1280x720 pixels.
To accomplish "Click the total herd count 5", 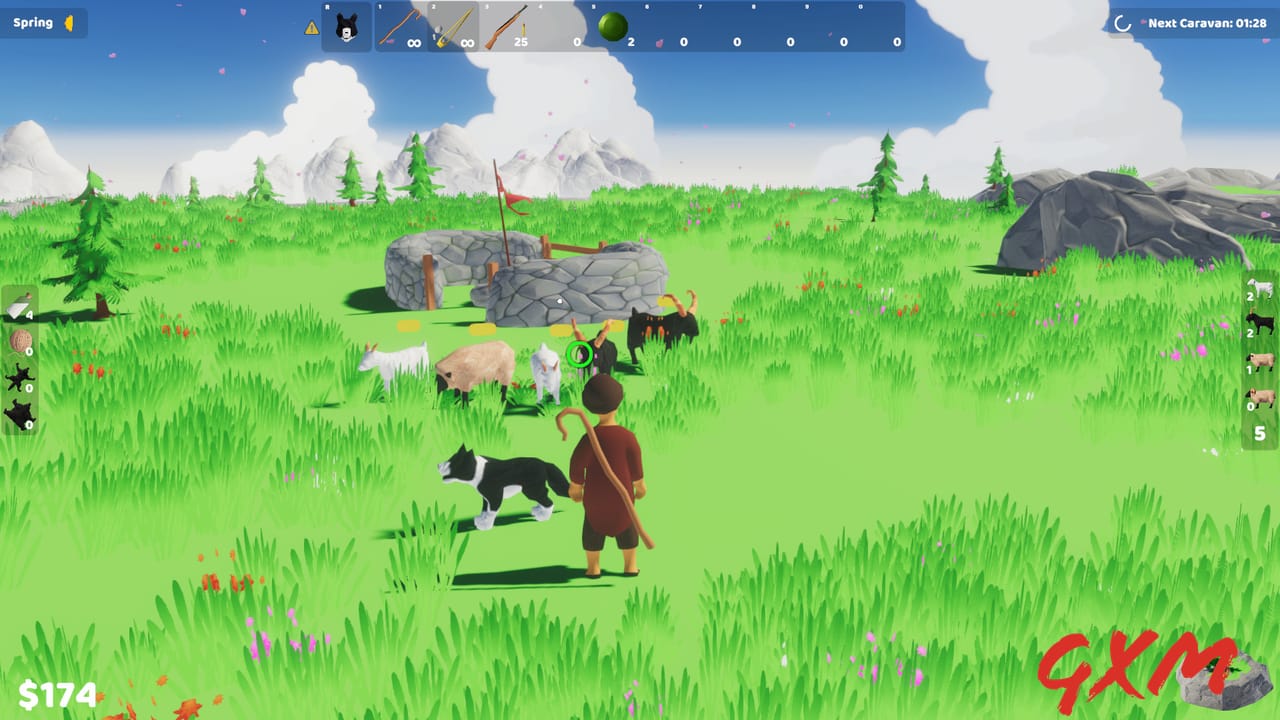I will tap(1259, 432).
